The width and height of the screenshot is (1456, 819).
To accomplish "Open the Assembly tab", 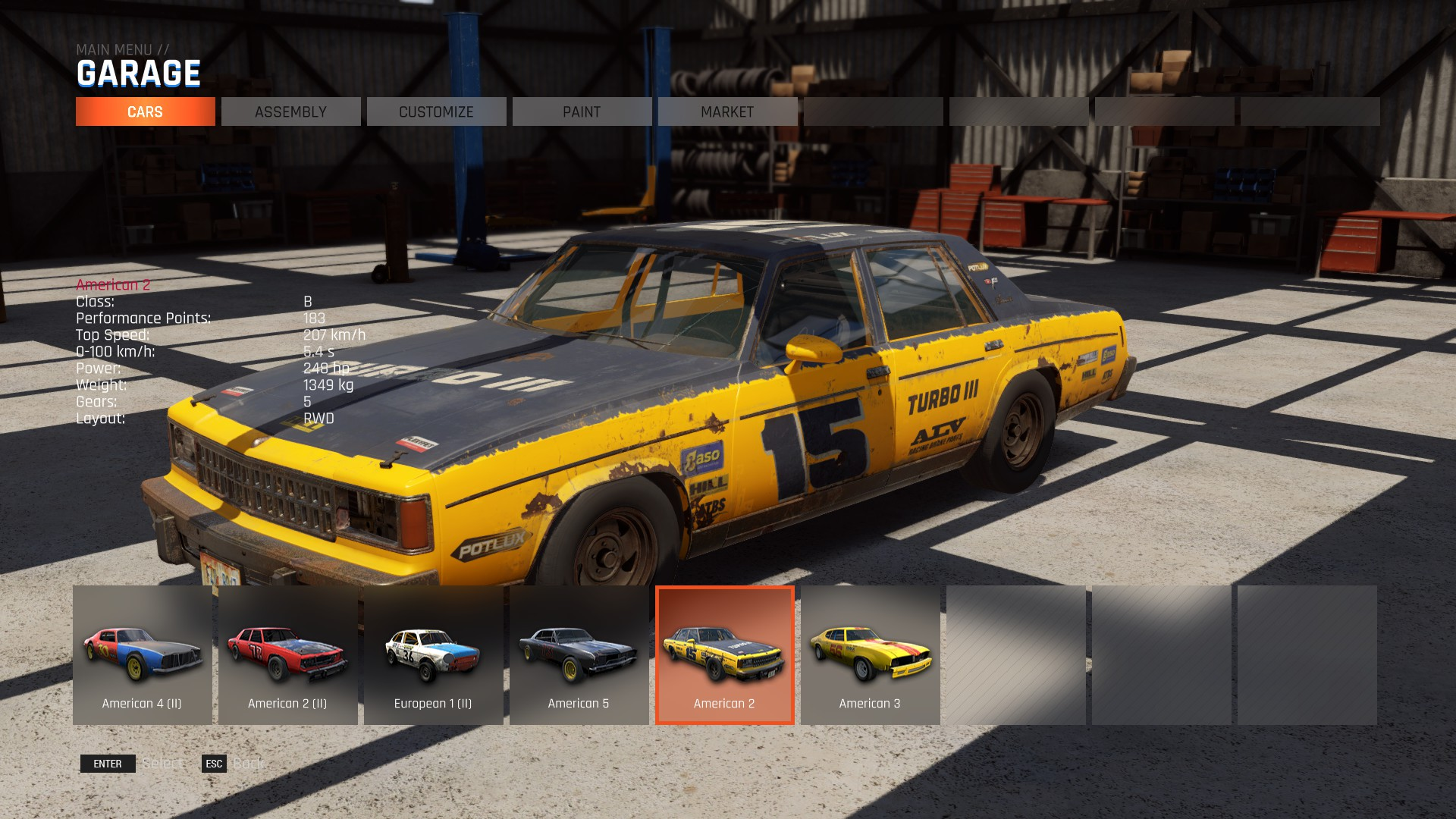I will tap(290, 111).
